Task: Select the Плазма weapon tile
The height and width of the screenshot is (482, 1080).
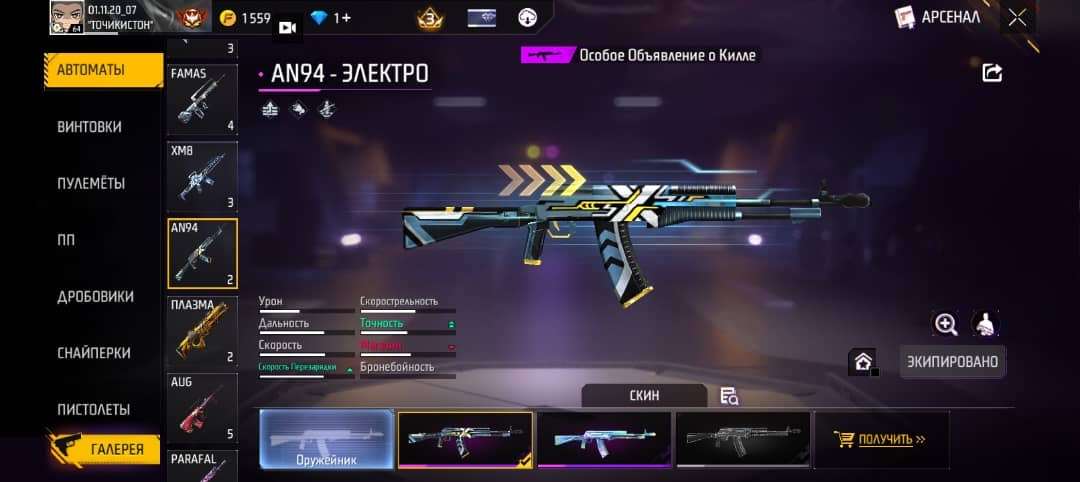Action: (202, 331)
